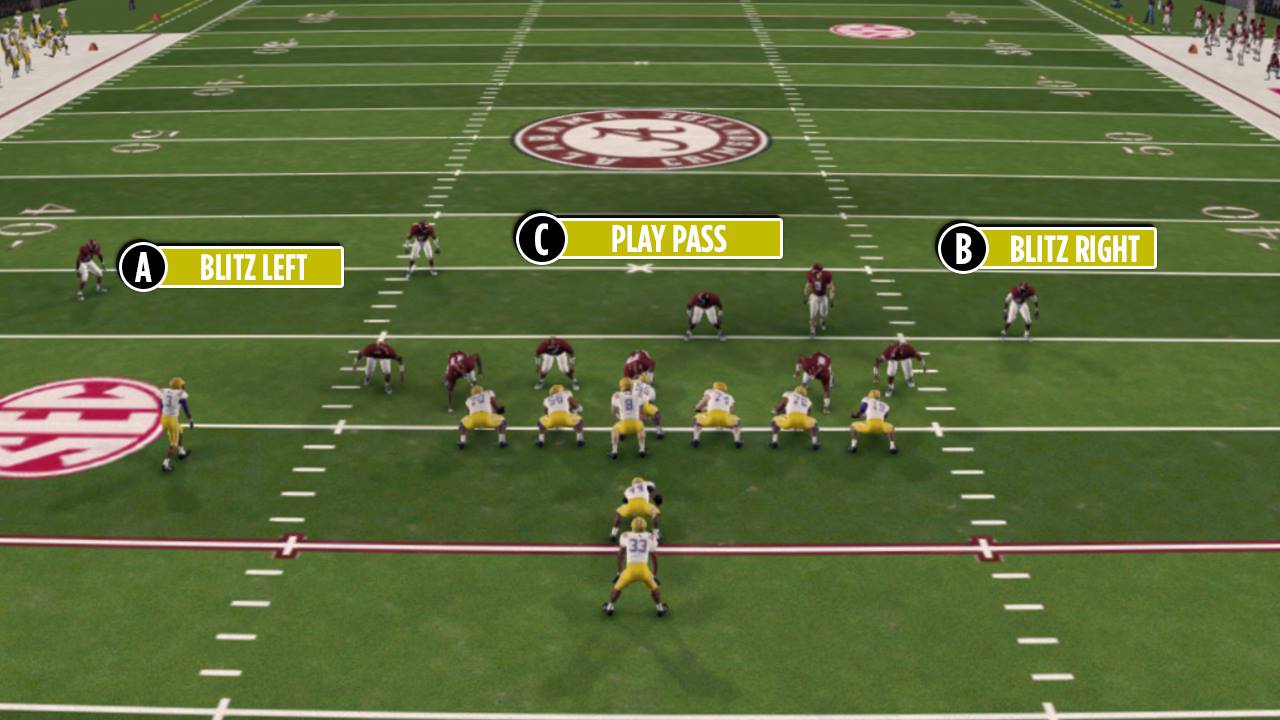This screenshot has width=1280, height=720.
Task: Click the helmet of quarterback number 9
Action: click(625, 385)
